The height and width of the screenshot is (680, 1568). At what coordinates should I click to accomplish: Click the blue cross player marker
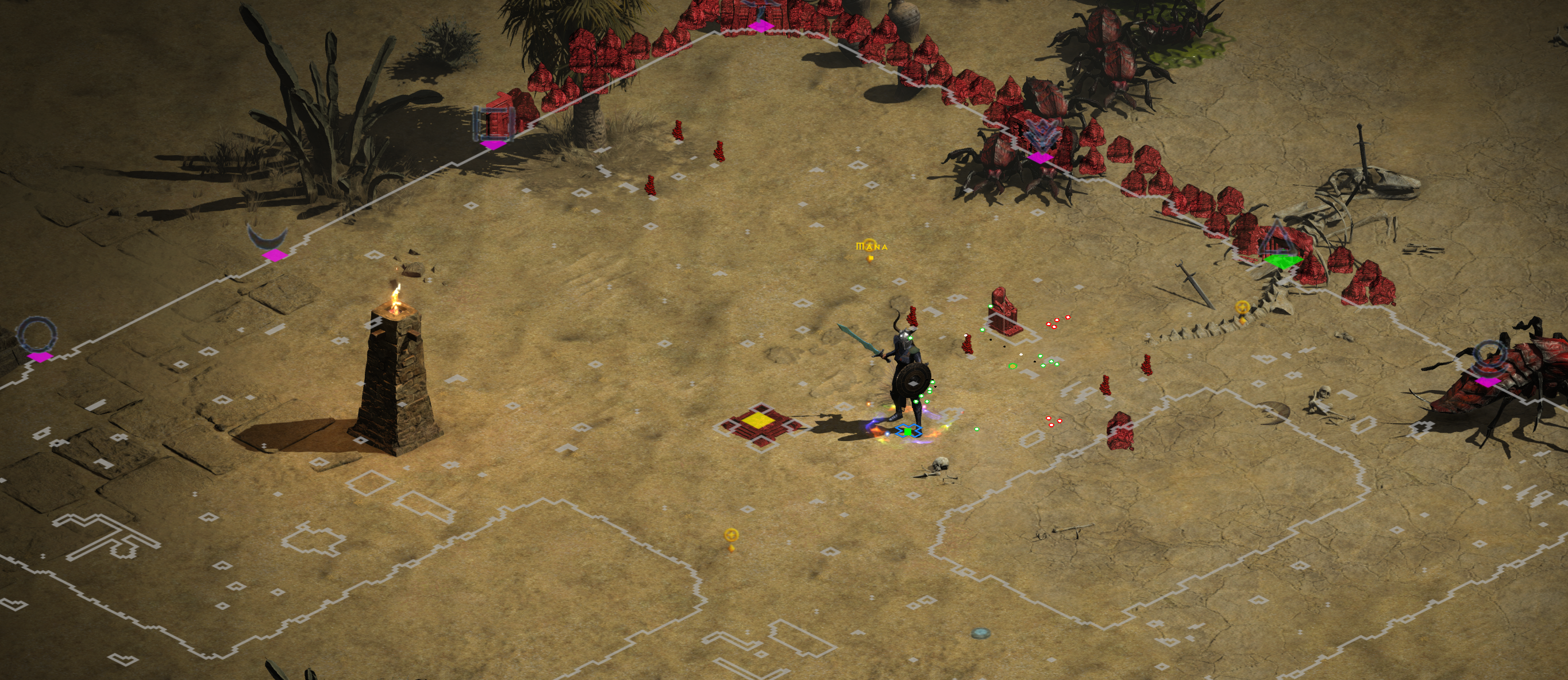[x=908, y=431]
